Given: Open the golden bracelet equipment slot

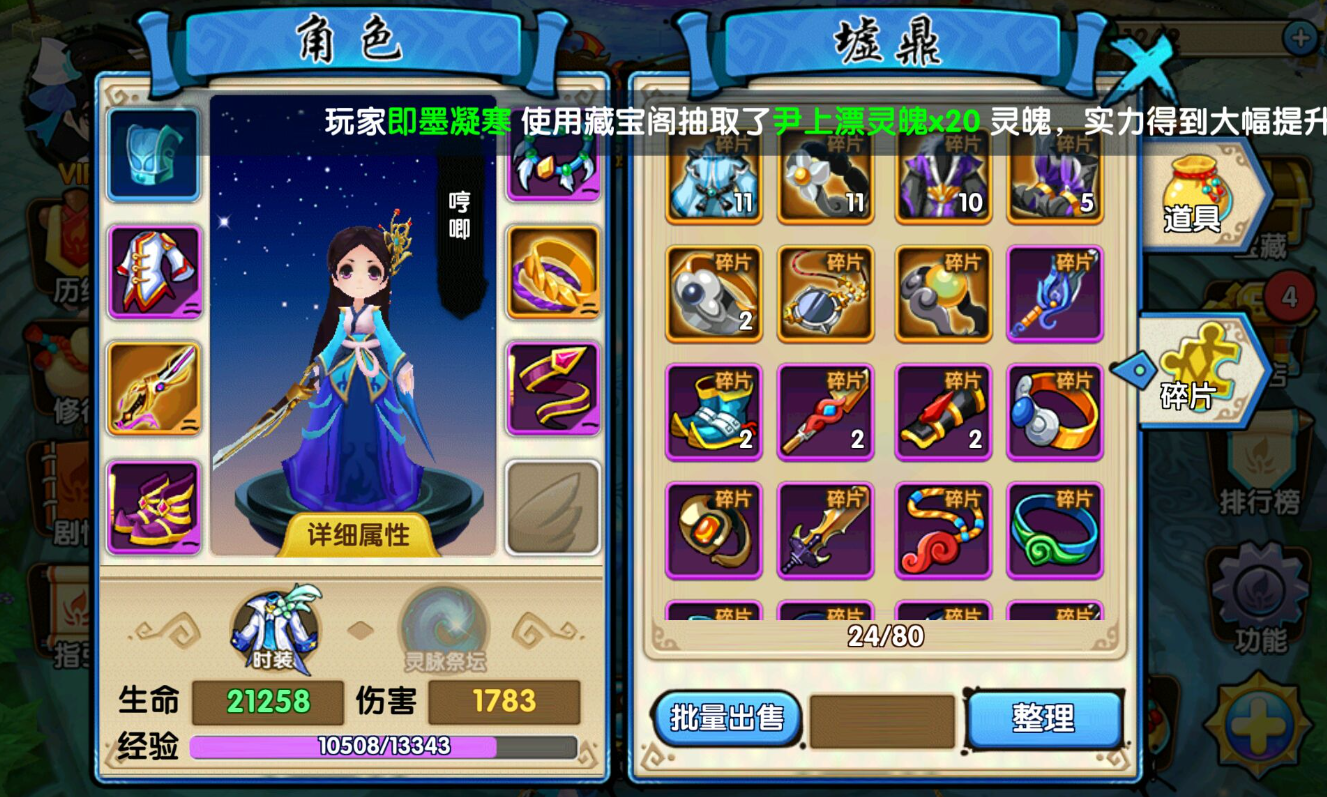Looking at the screenshot, I should (554, 271).
